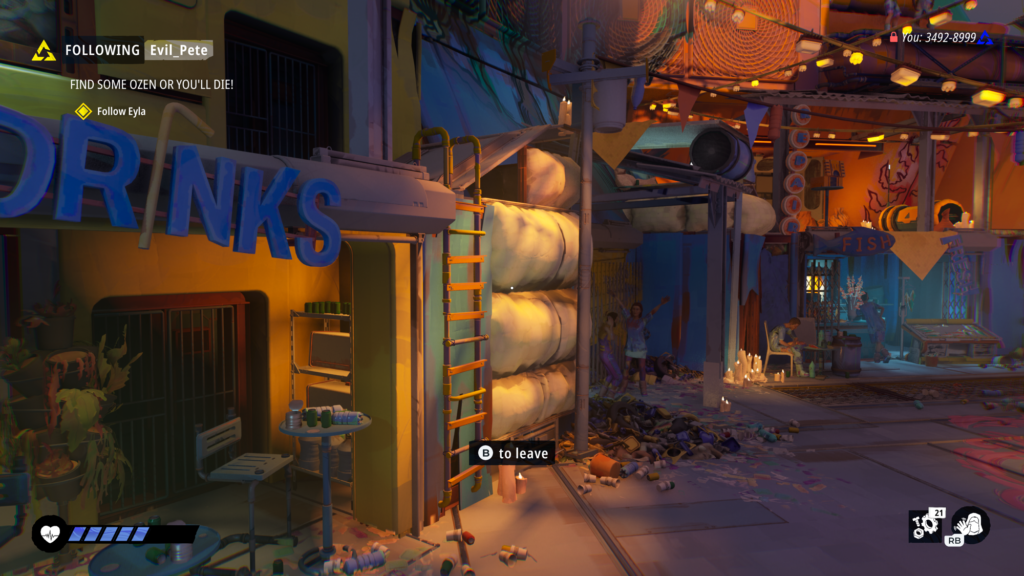Screen dimensions: 1024x576
Task: Activate the waving character emote icon
Action: point(969,524)
